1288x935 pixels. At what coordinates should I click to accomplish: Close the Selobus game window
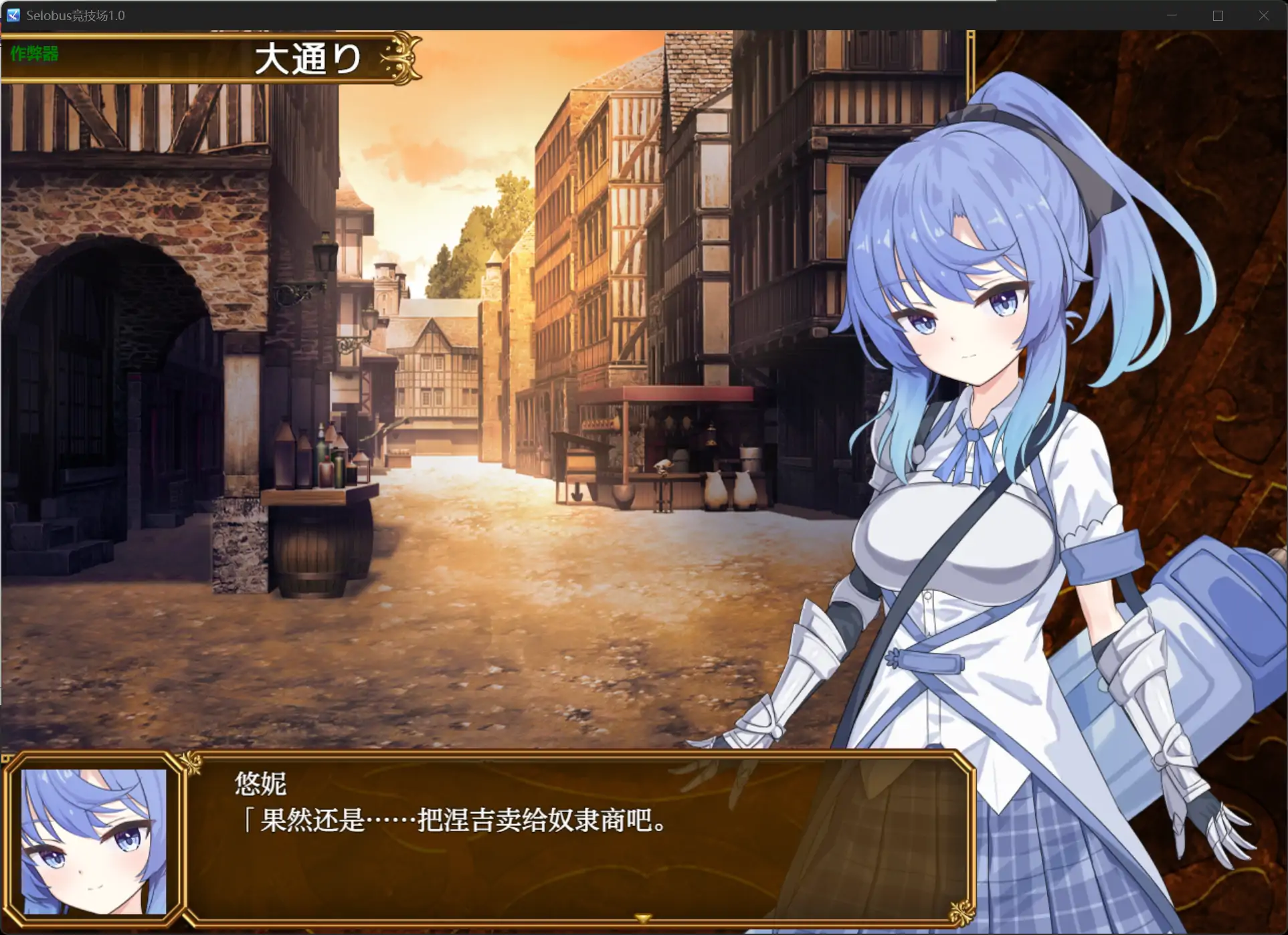[1263, 15]
